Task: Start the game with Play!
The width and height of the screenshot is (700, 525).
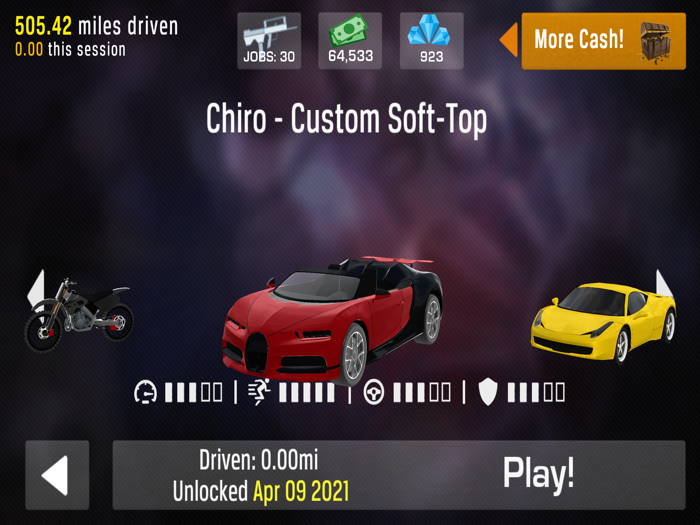Action: click(538, 474)
